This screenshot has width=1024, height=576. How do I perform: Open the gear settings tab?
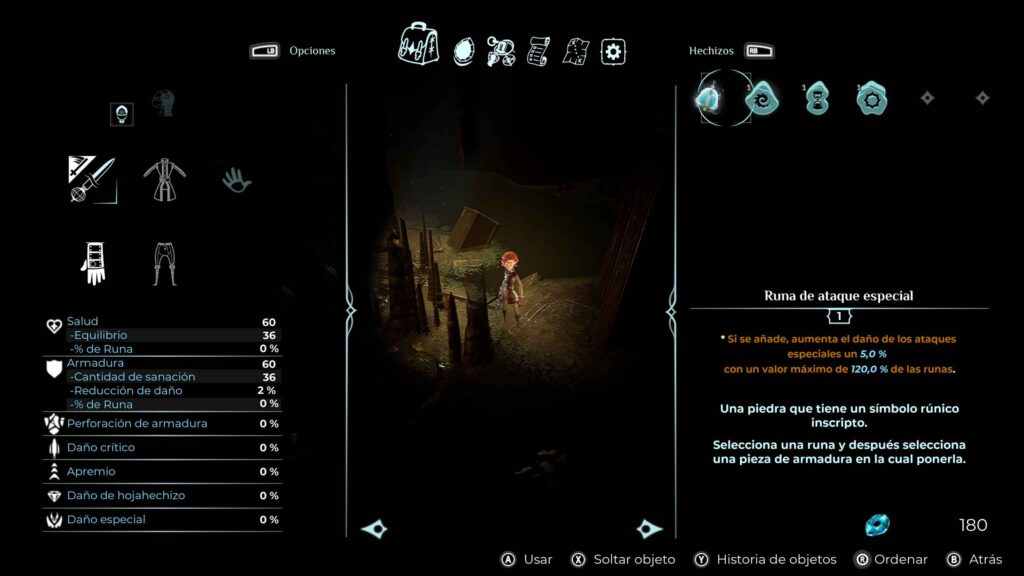tap(613, 51)
